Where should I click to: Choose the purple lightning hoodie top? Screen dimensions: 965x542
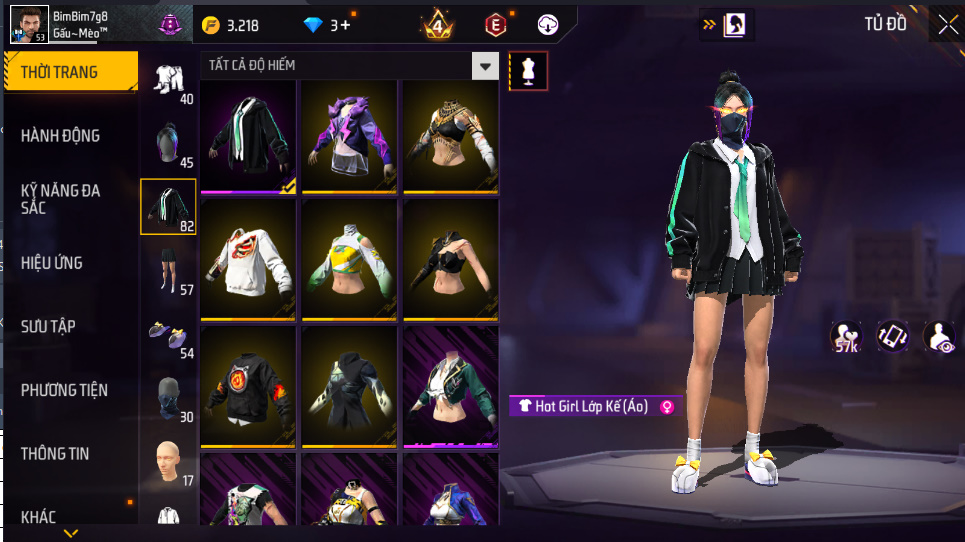tap(350, 136)
